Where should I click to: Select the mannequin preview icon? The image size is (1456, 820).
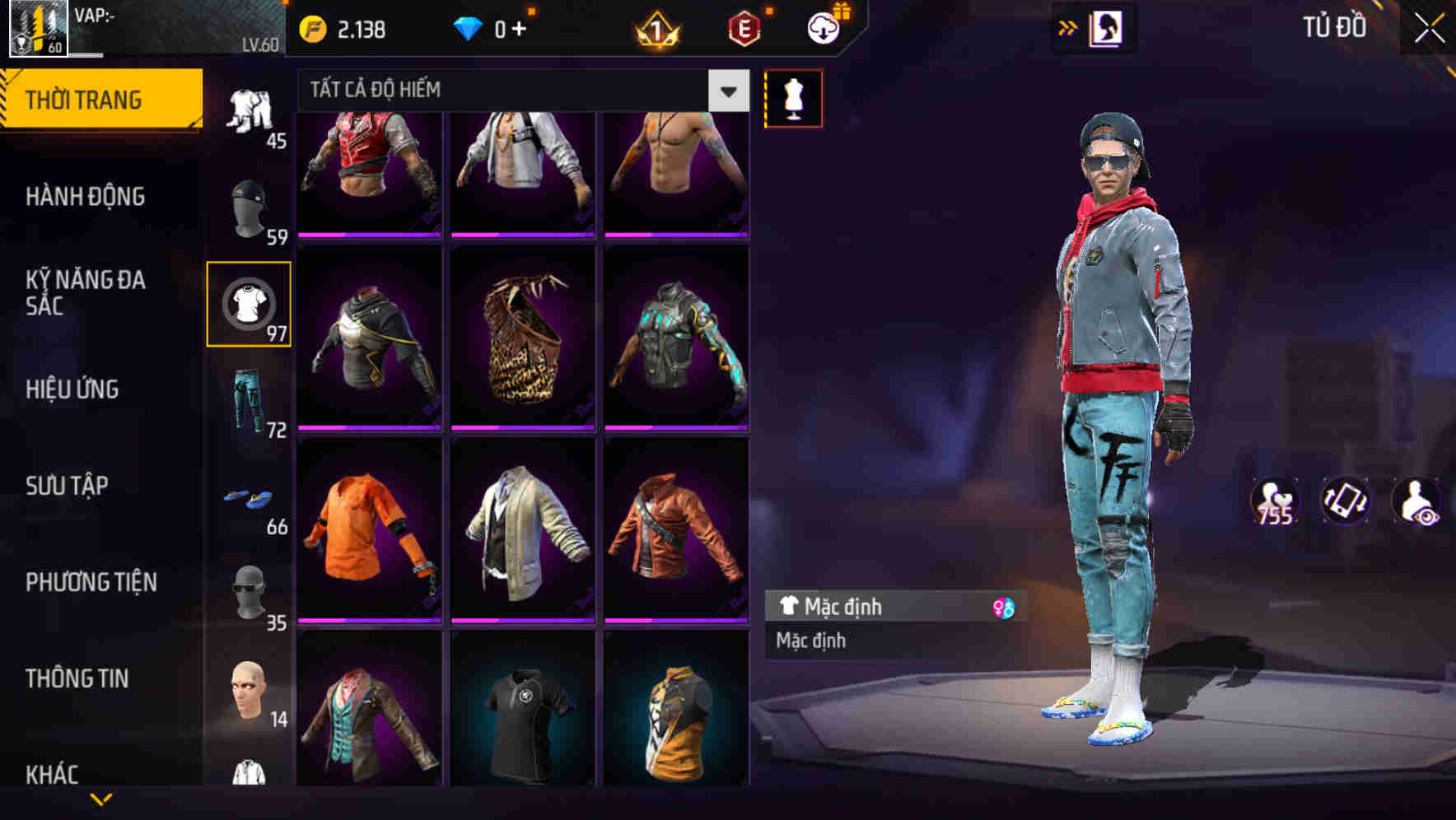pyautogui.click(x=793, y=97)
